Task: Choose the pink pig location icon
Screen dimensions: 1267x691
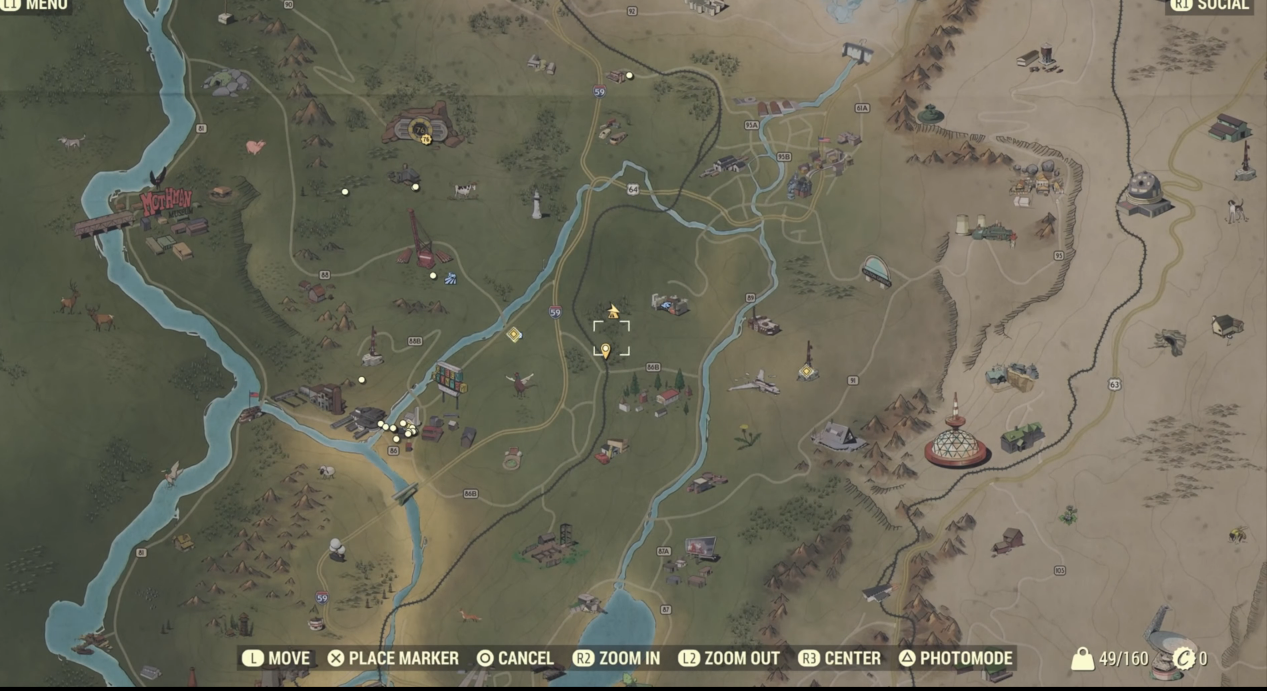Action: point(256,146)
